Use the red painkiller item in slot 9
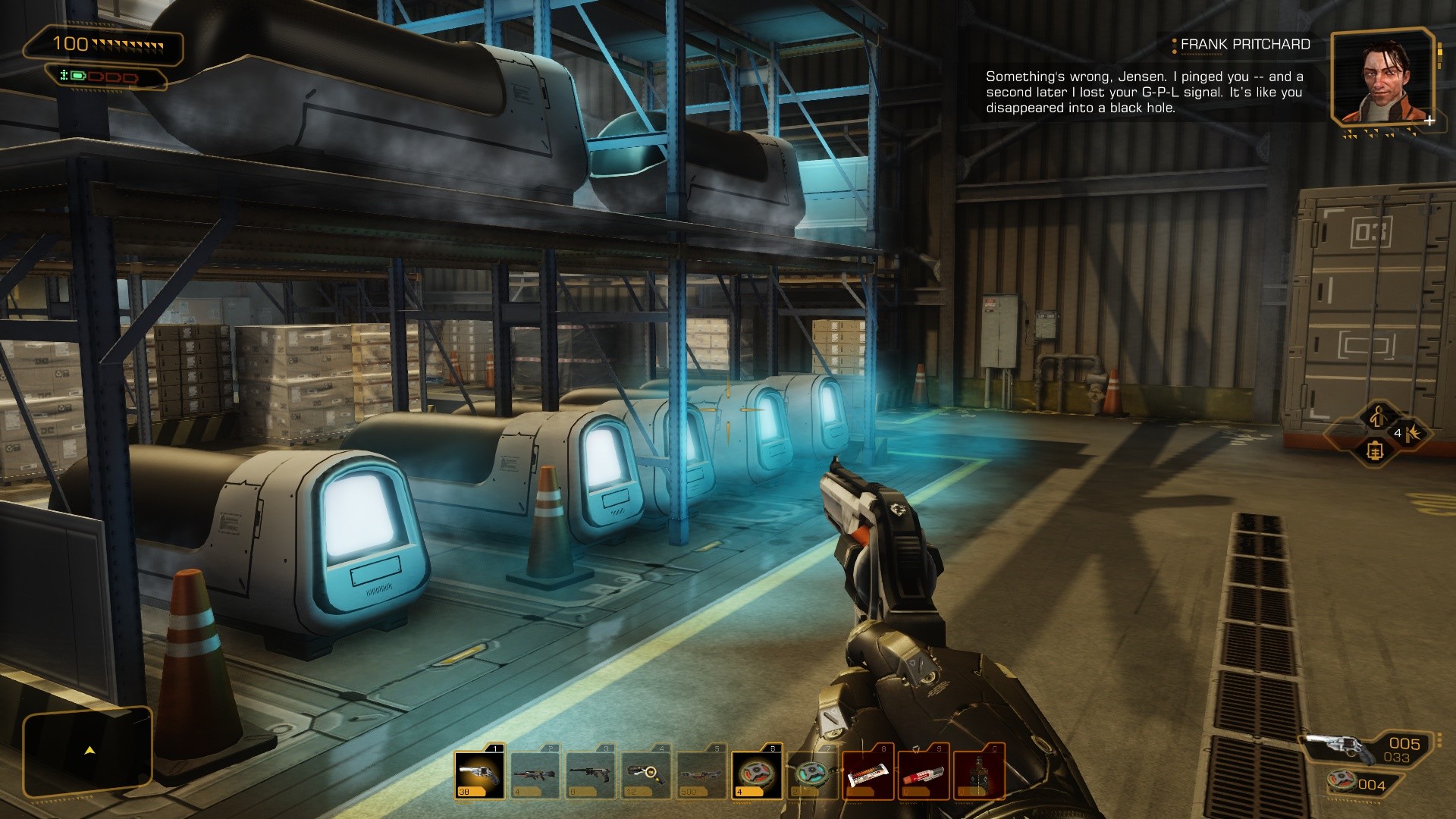Screen dimensions: 1456x819 923,775
